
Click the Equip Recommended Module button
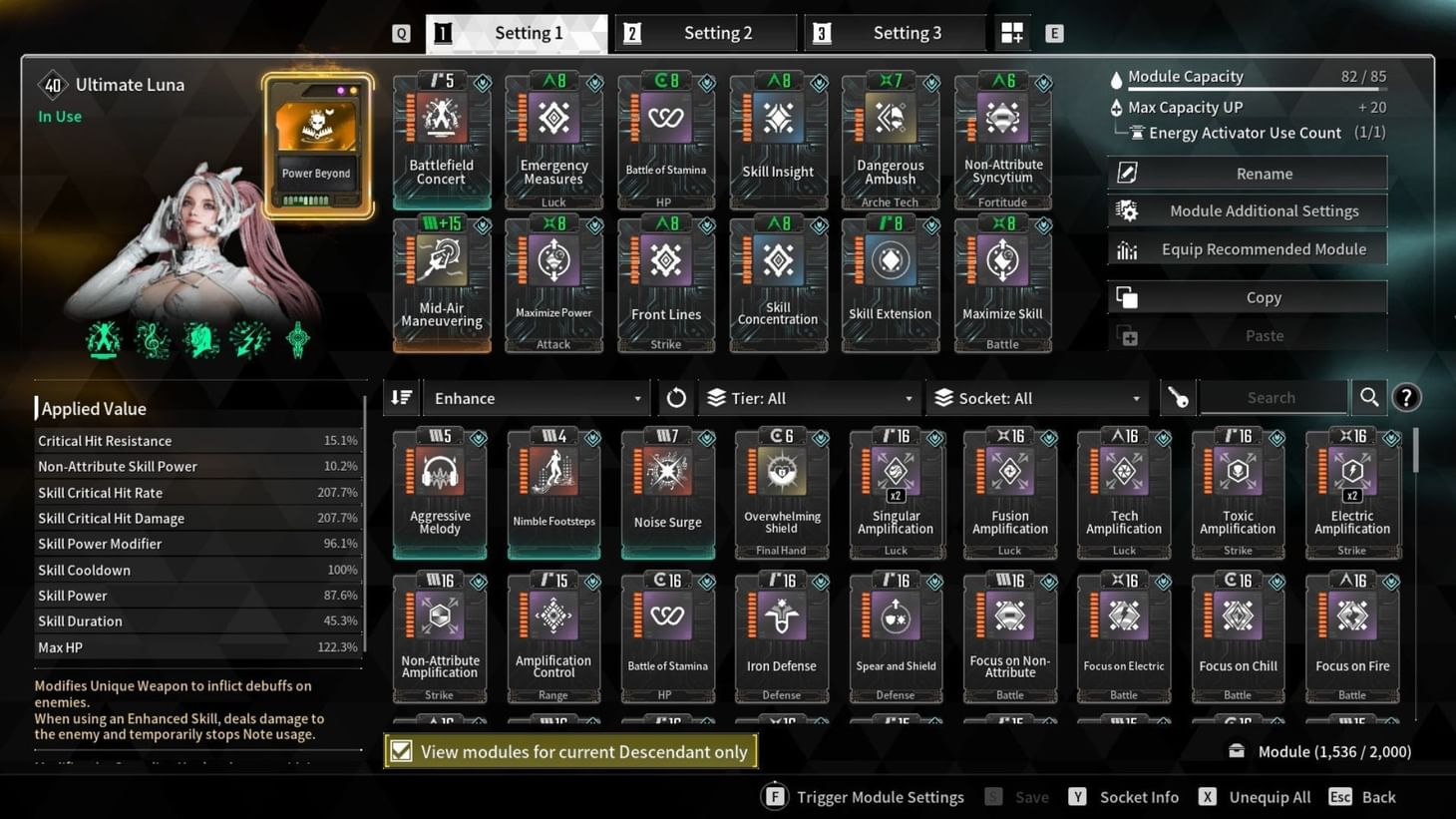1246,248
